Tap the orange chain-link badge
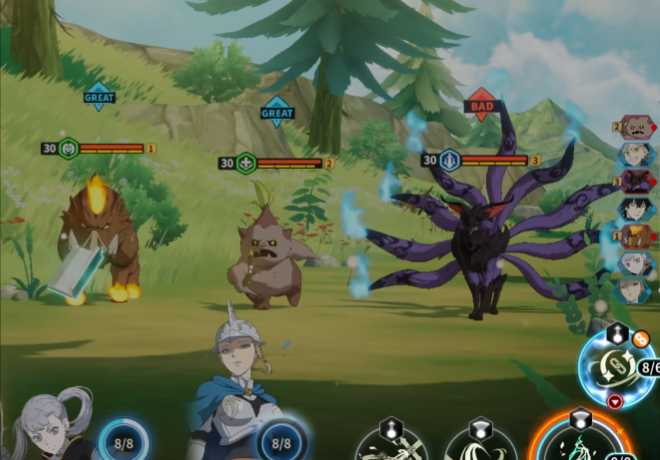 641,339
